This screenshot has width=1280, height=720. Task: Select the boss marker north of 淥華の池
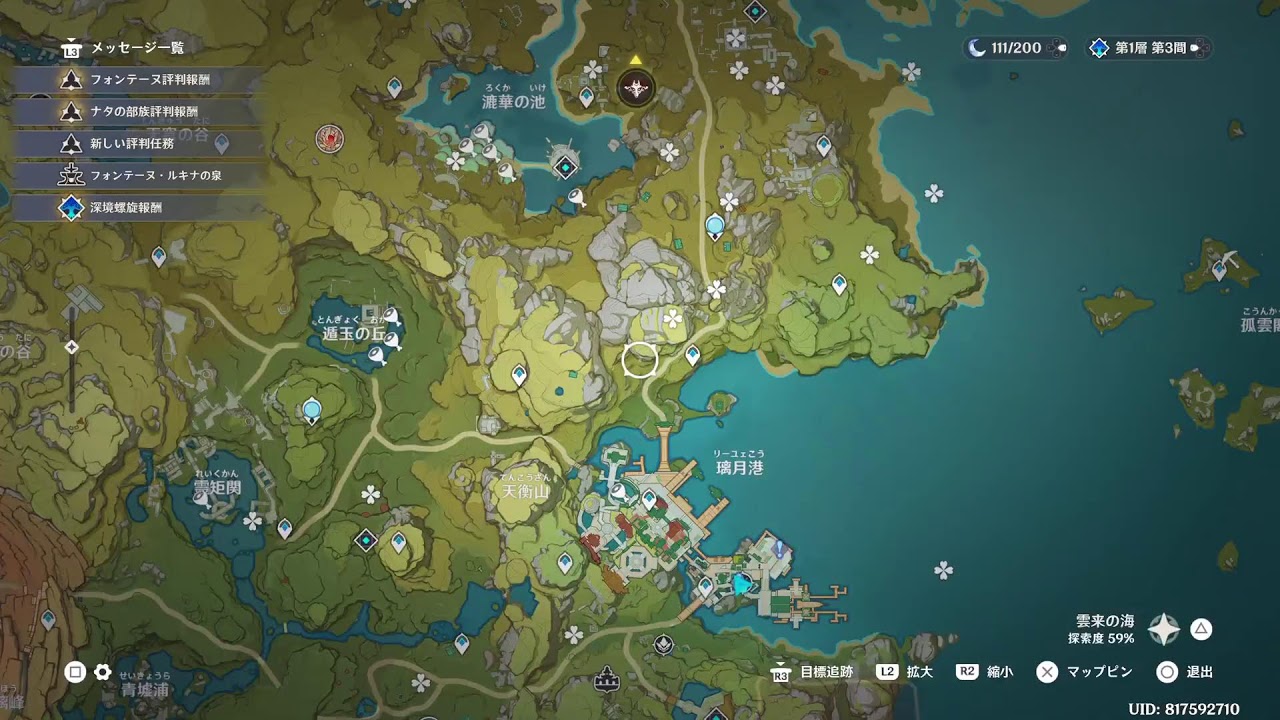[636, 89]
